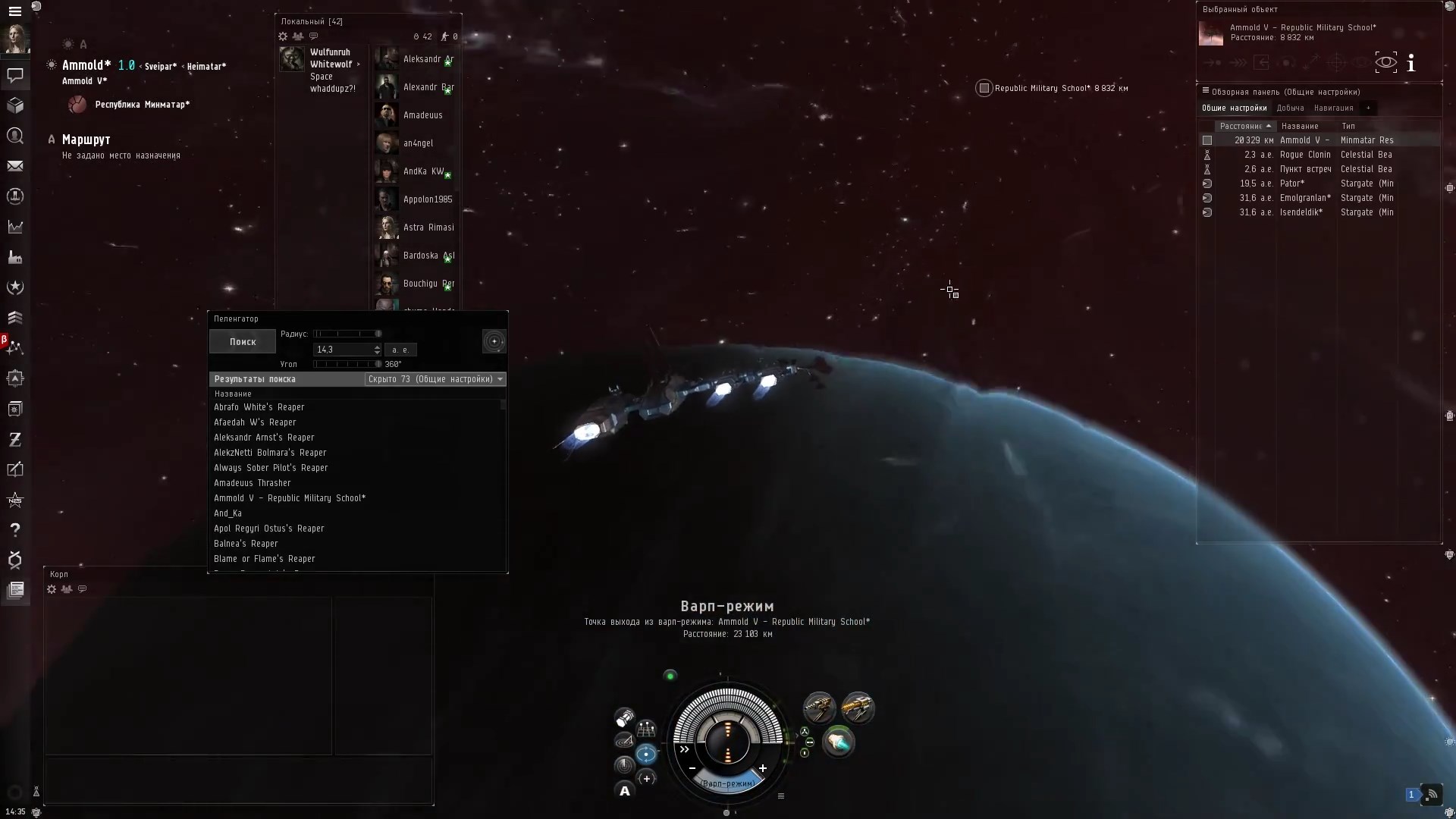Open the '+' to add a new overview tab
This screenshot has height=819, width=1456.
(1369, 108)
